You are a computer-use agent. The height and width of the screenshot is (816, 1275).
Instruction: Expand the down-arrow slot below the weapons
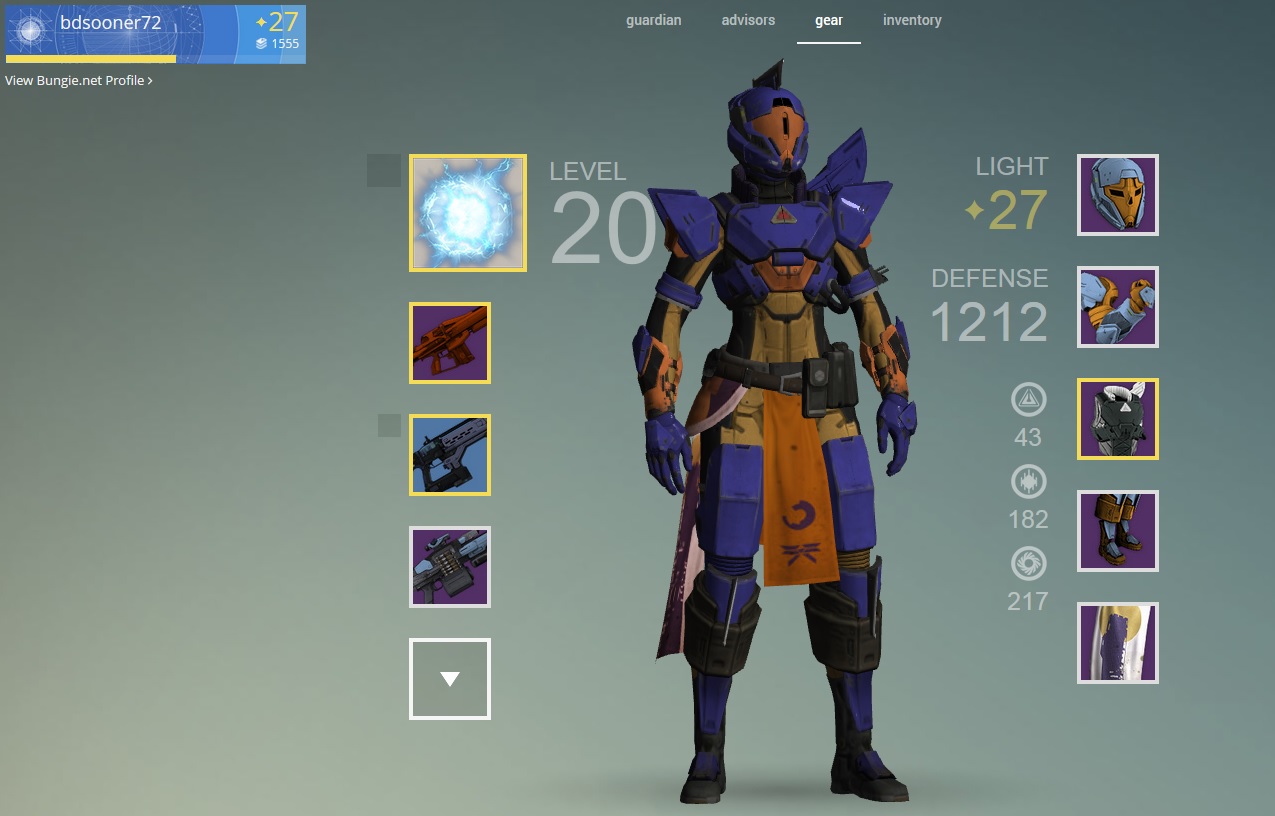pos(450,679)
